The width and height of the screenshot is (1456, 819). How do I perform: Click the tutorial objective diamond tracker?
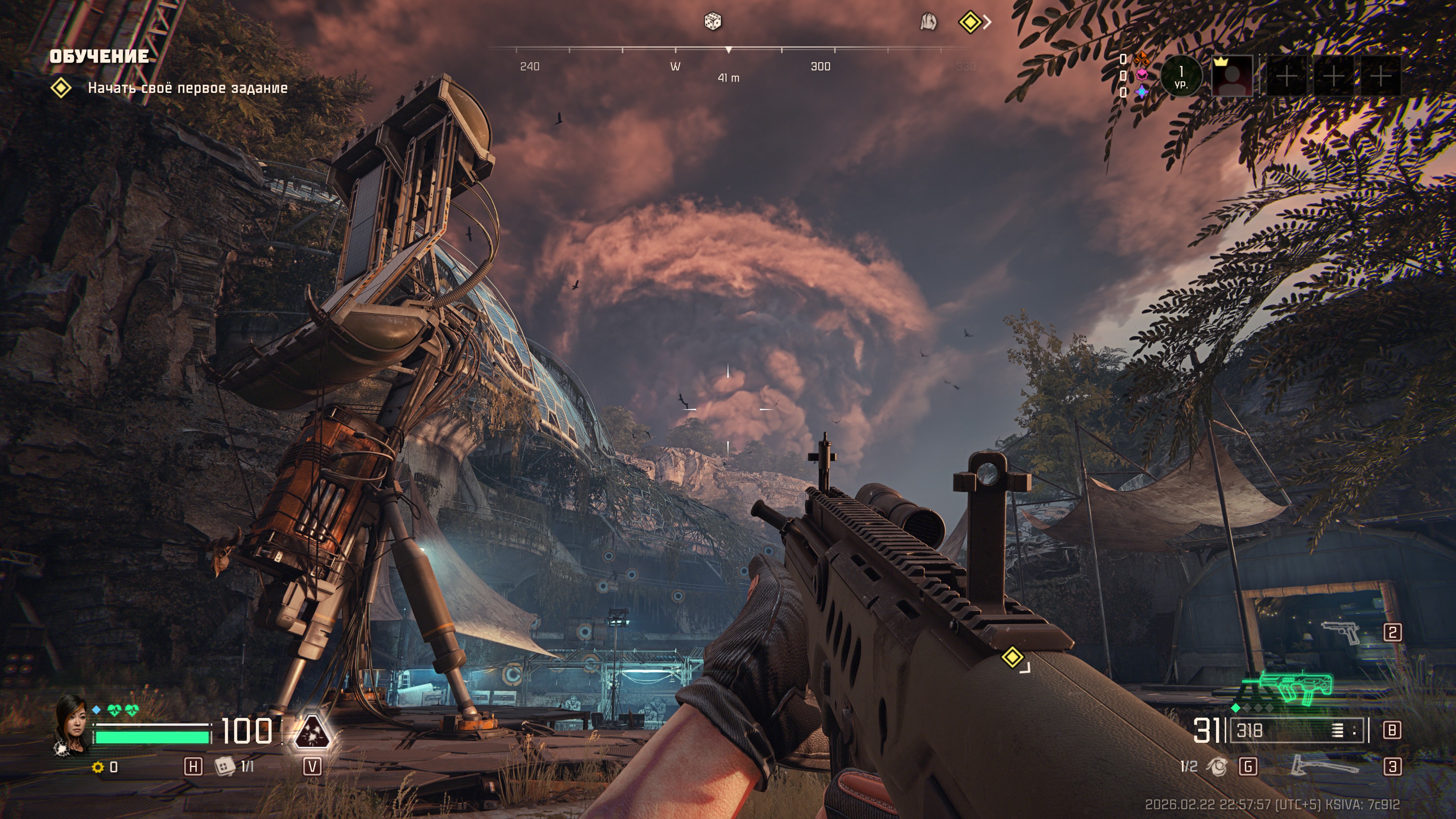(61, 88)
